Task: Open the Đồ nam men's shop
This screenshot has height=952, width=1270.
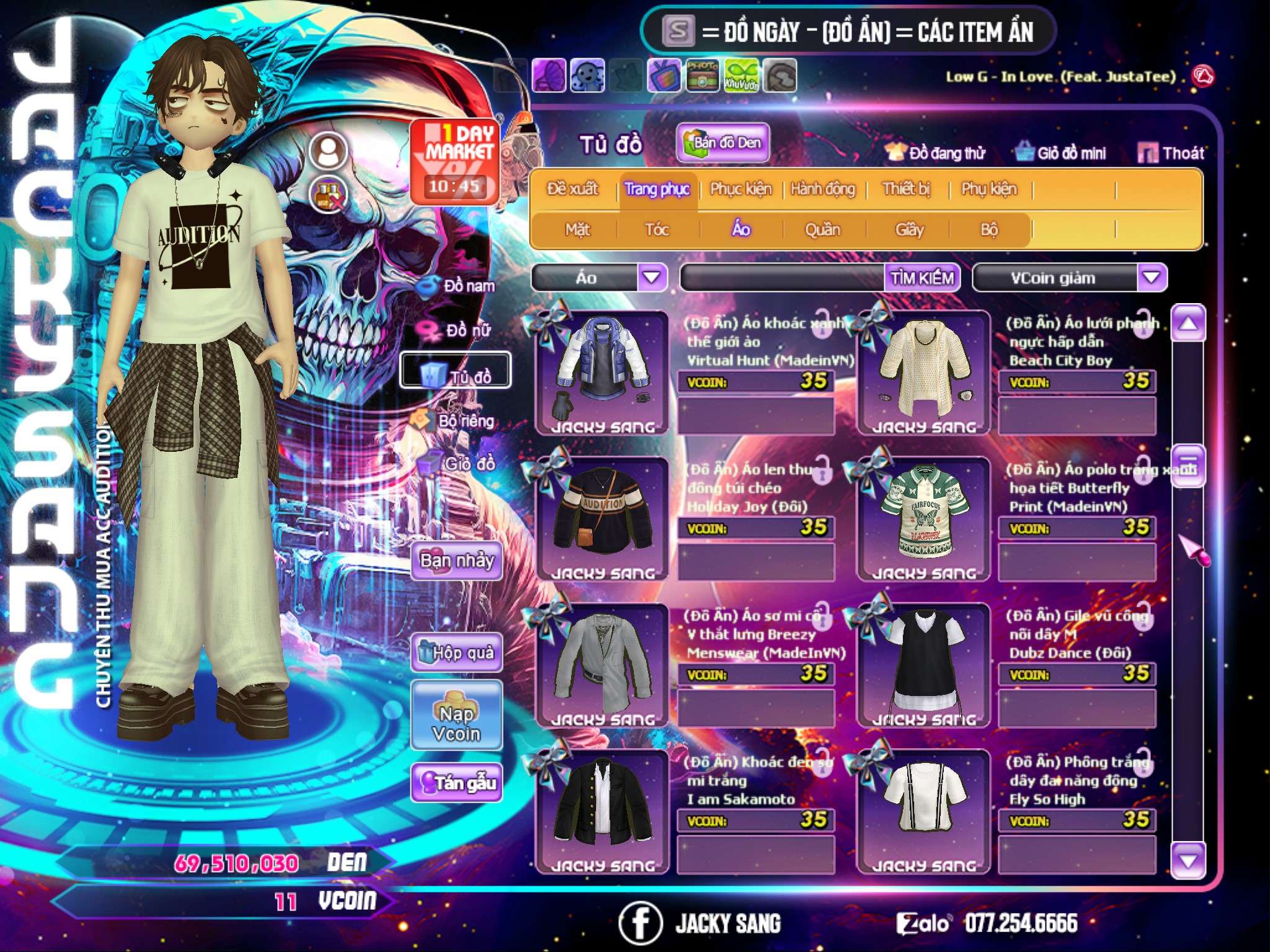Action: point(459,286)
